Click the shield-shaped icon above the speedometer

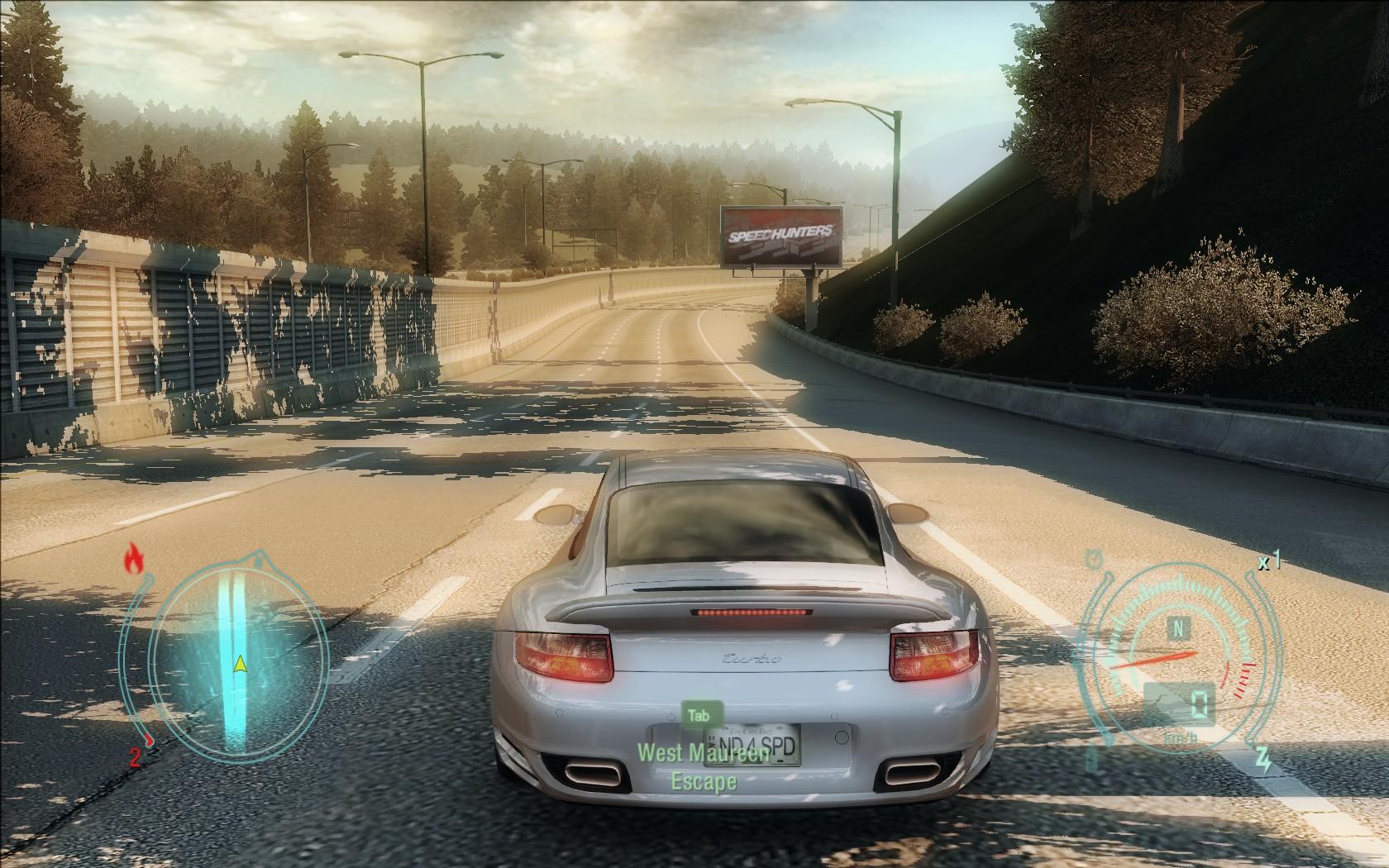pyautogui.click(x=1092, y=557)
